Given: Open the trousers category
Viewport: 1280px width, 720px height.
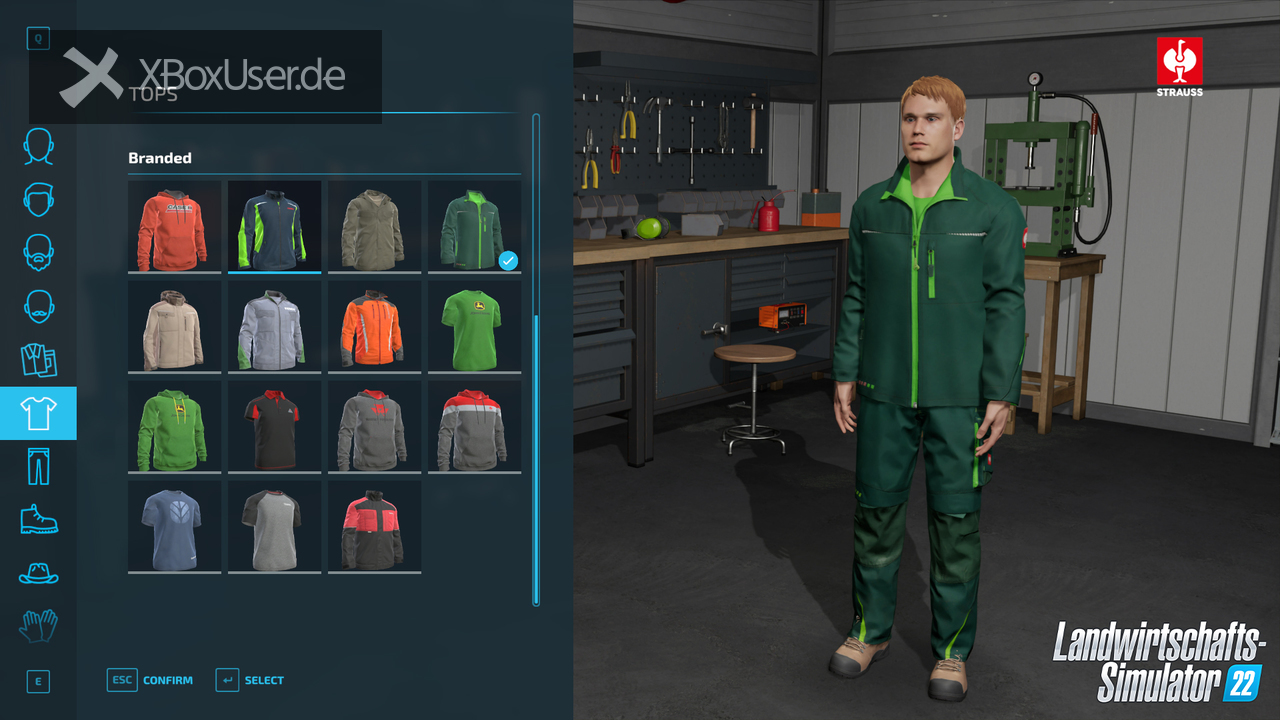Looking at the screenshot, I should coord(38,466).
